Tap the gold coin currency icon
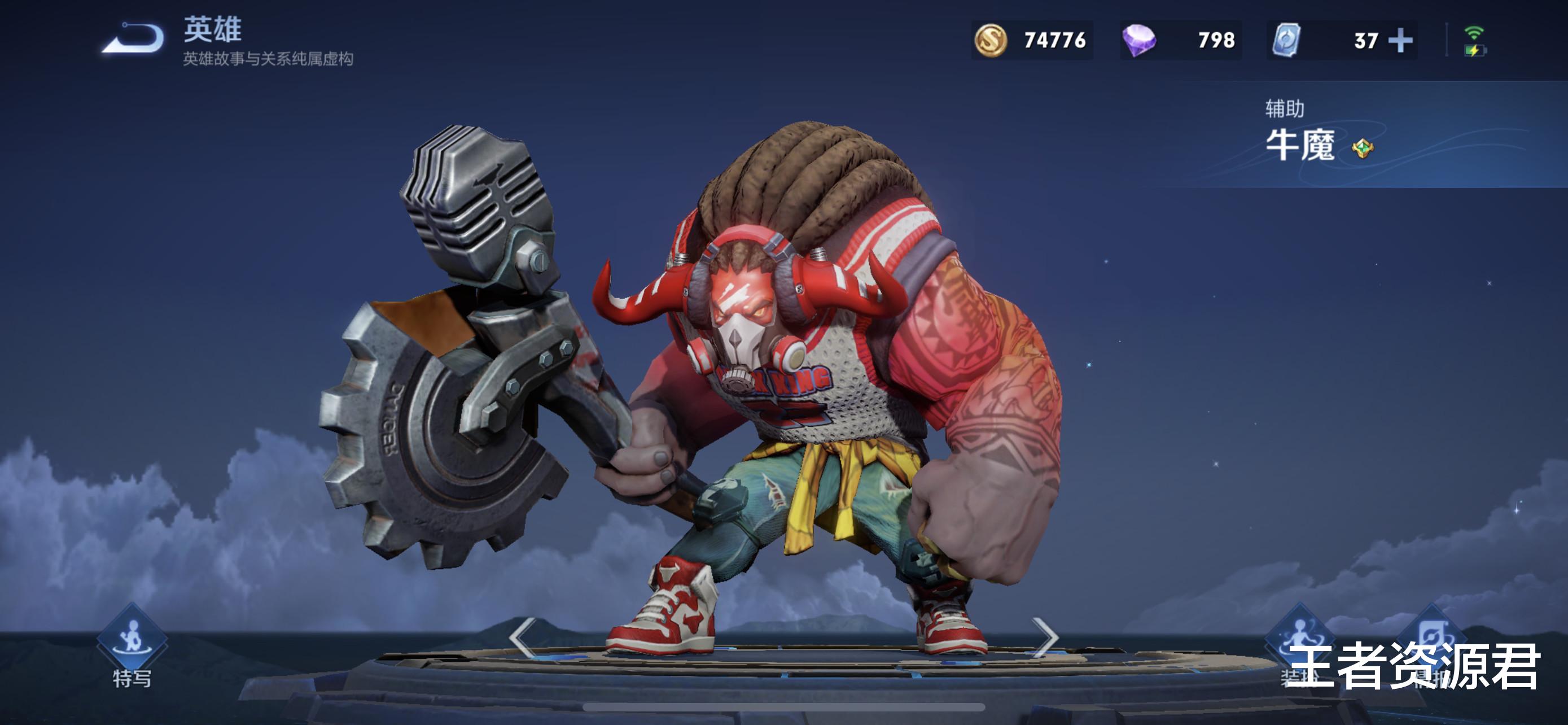Viewport: 1568px width, 725px height. pyautogui.click(x=991, y=41)
